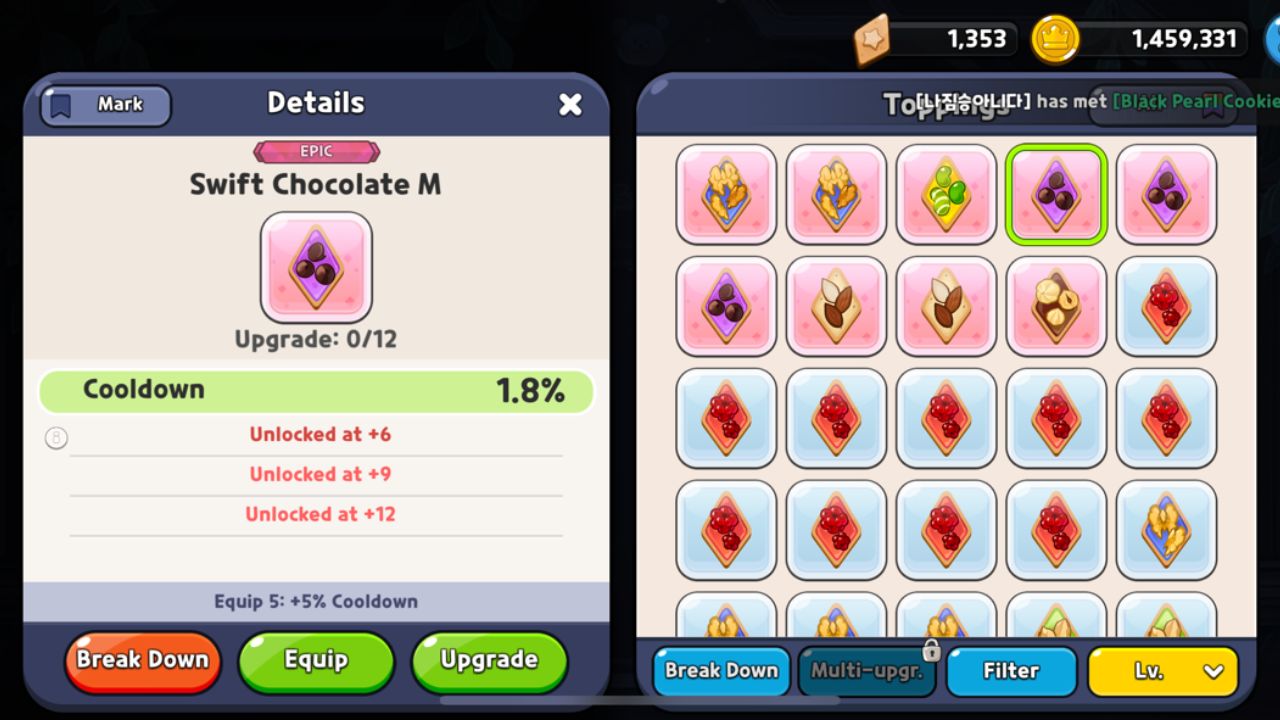Expand the Filter options
The width and height of the screenshot is (1280, 720).
click(1011, 671)
